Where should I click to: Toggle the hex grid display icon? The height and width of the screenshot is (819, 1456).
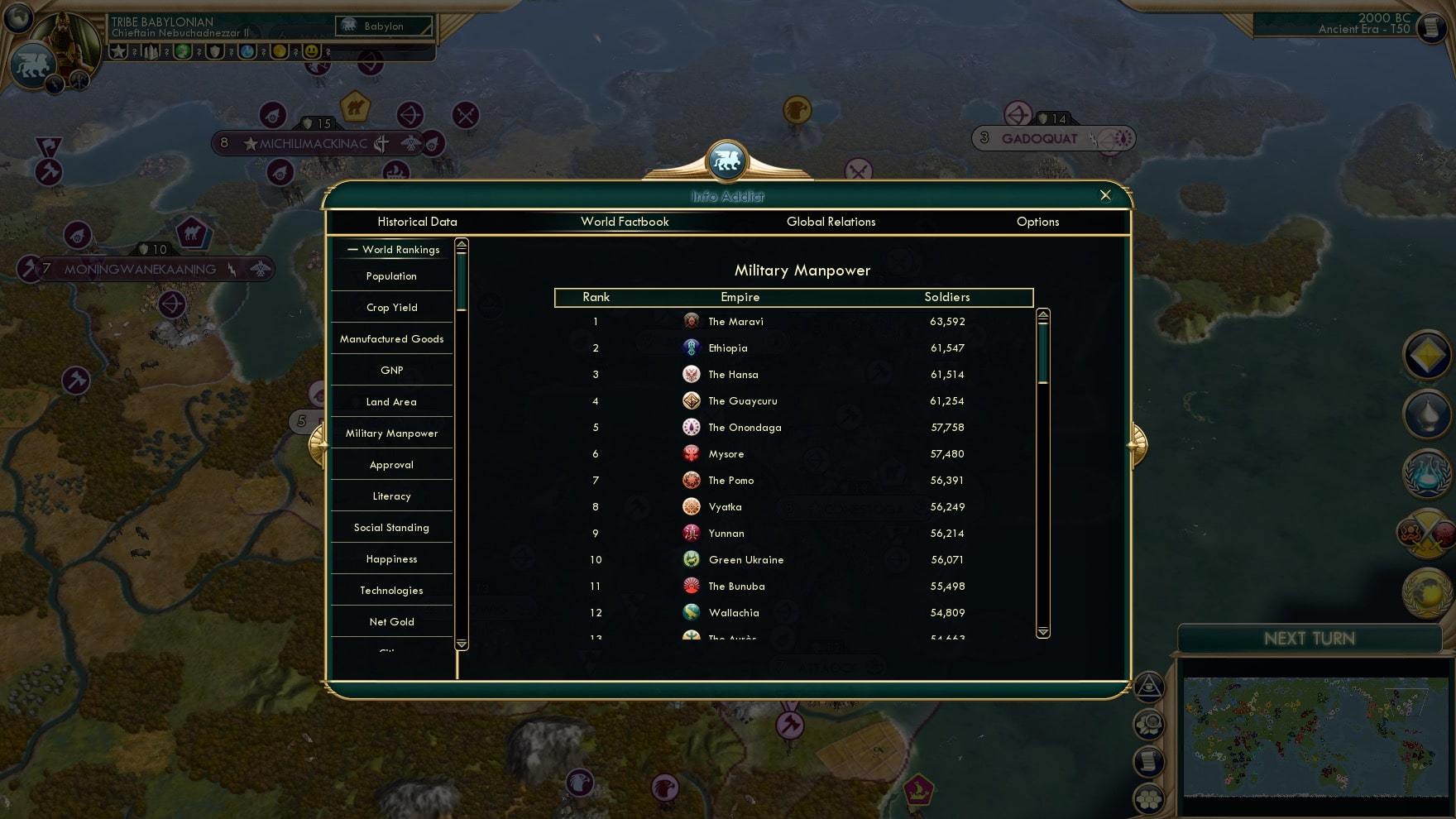(x=1149, y=795)
